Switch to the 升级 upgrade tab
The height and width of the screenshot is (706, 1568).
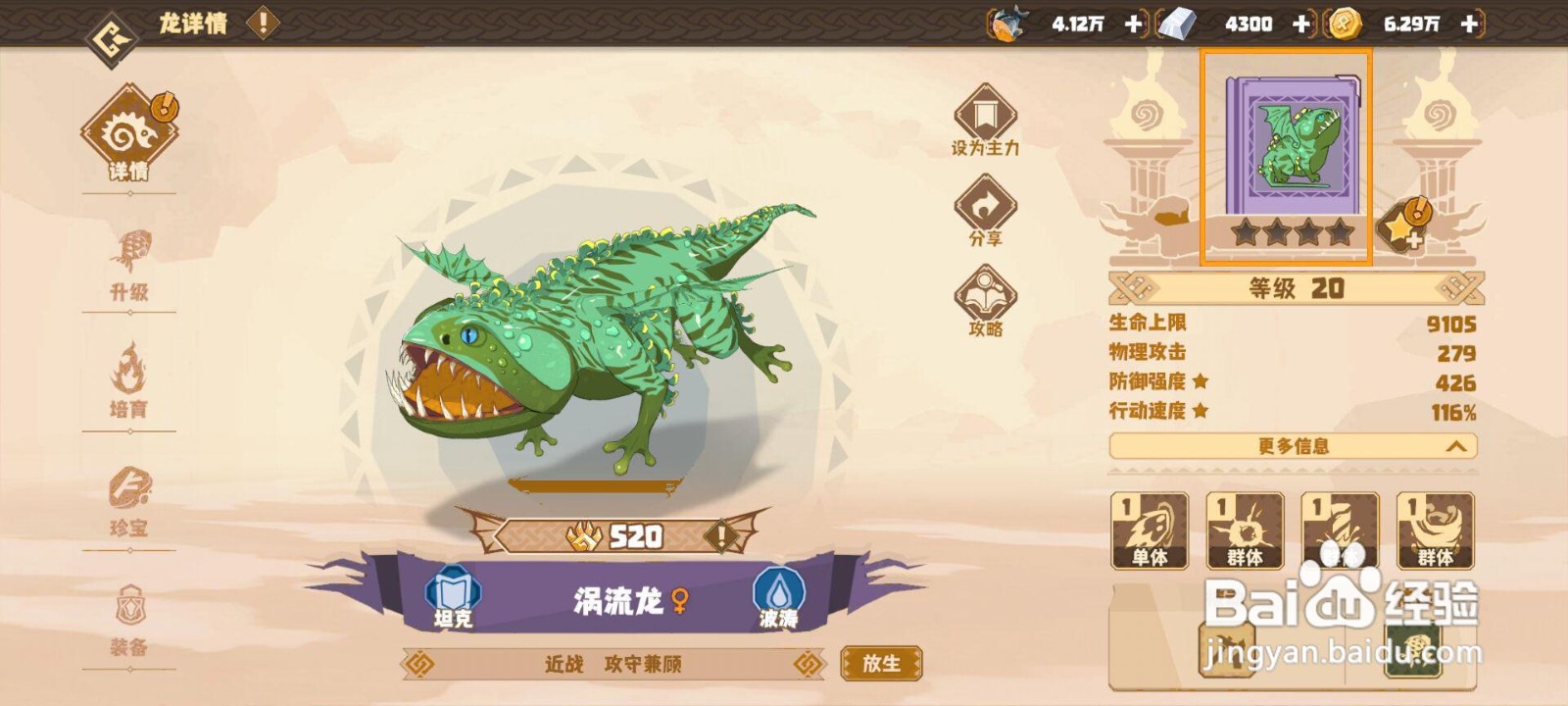coord(132,265)
